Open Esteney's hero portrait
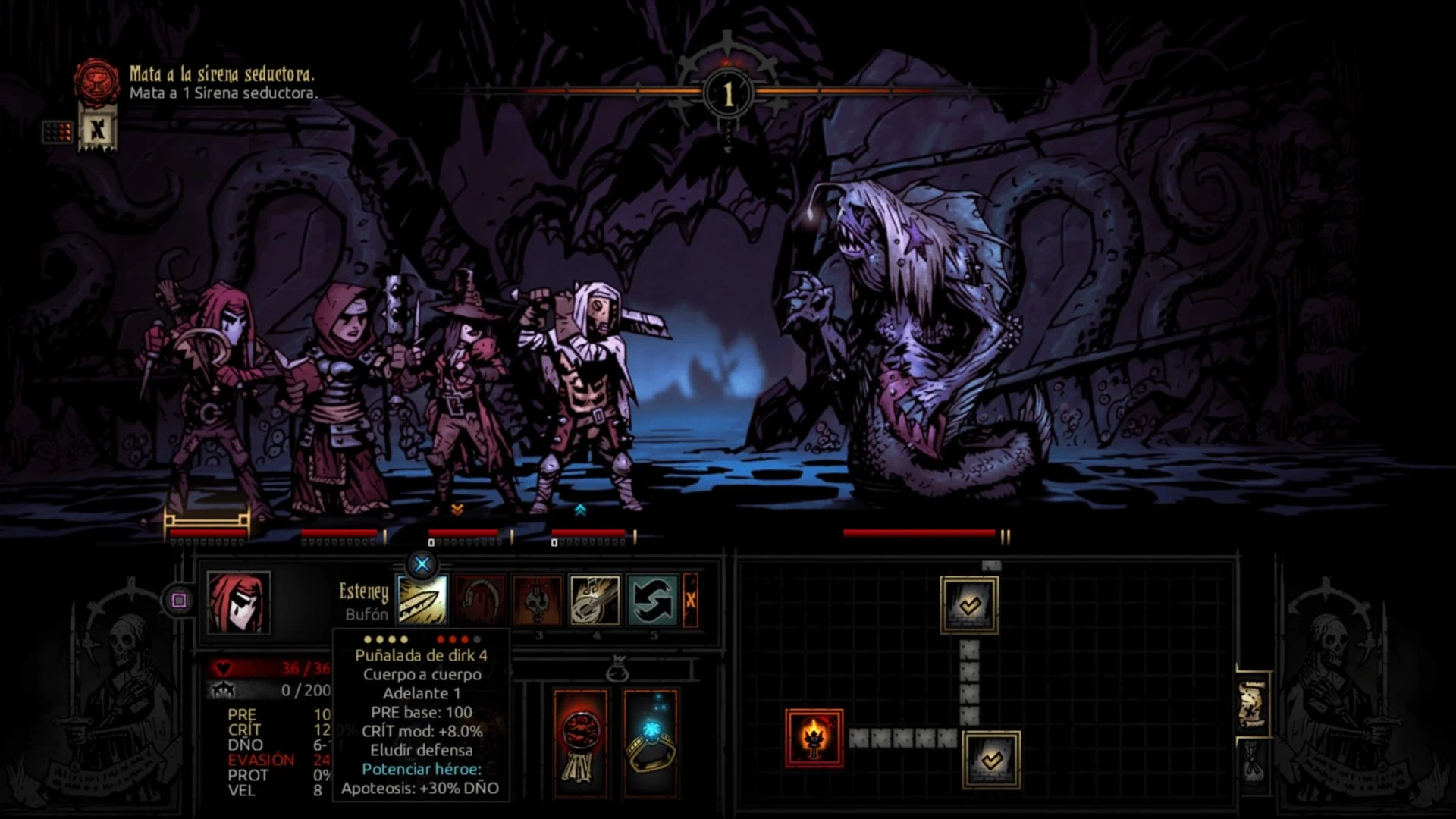This screenshot has width=1456, height=819. pos(238,603)
